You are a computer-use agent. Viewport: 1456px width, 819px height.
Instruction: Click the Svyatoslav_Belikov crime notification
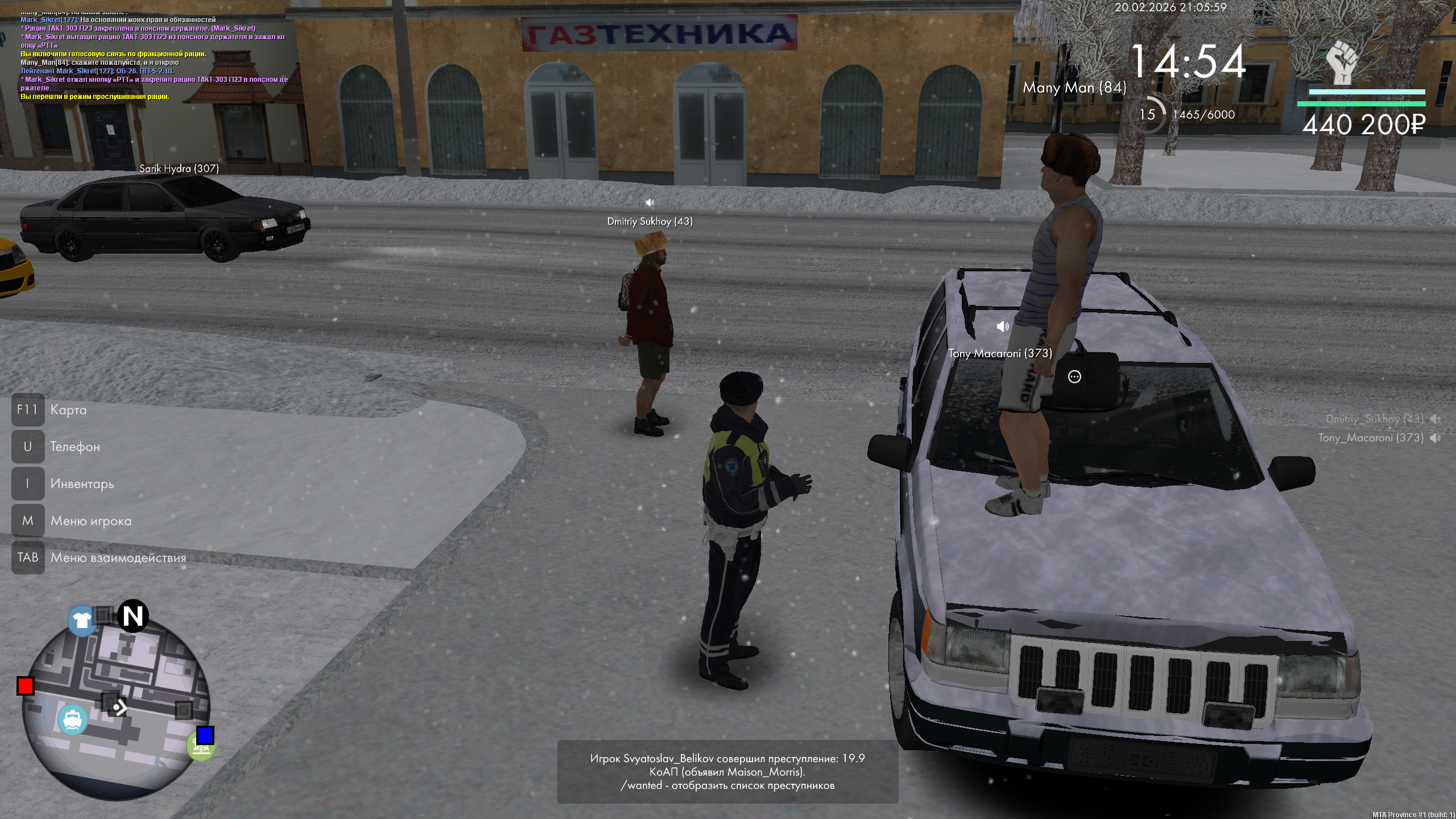tap(727, 771)
